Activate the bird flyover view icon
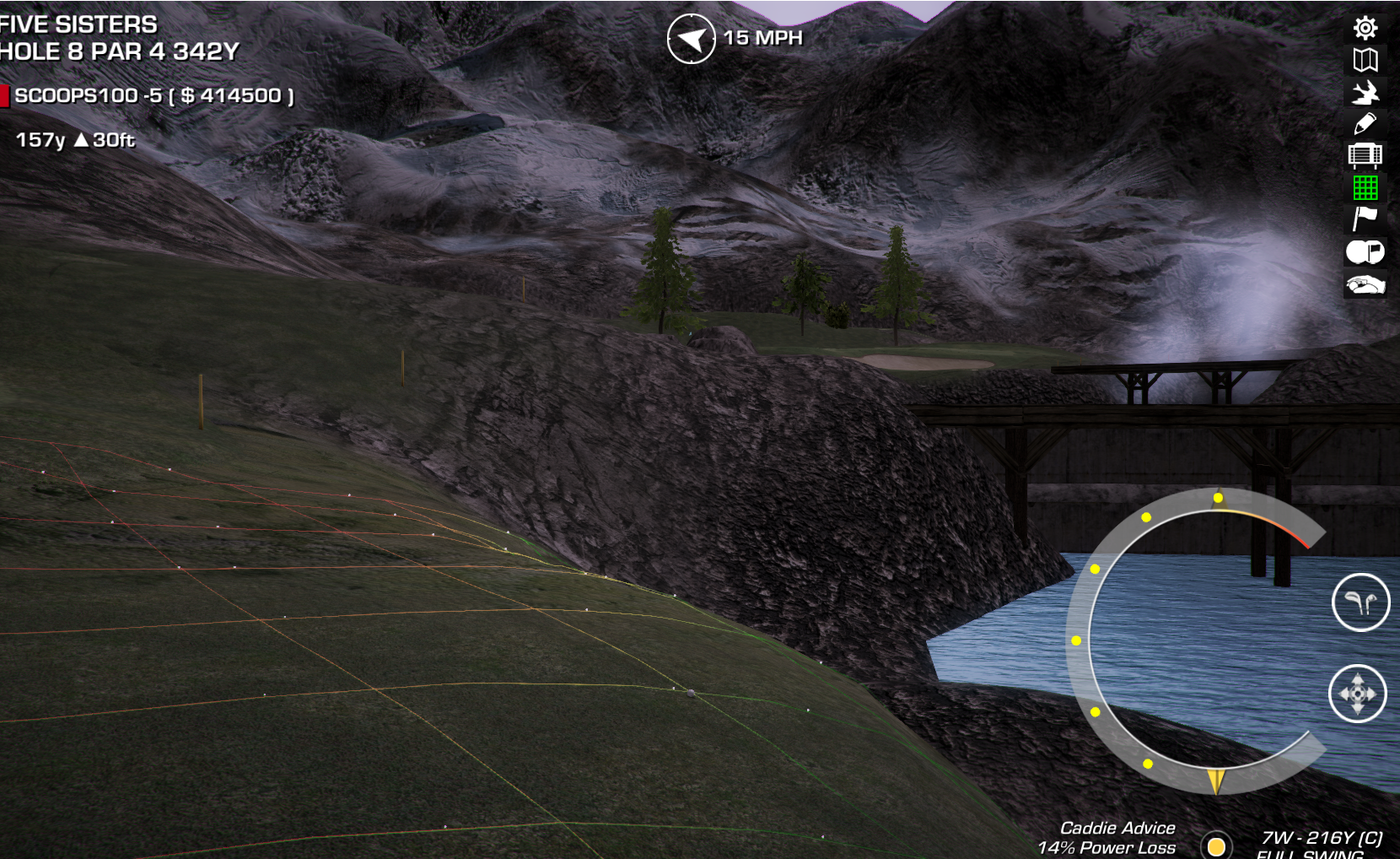This screenshot has width=1400, height=859. [x=1365, y=92]
